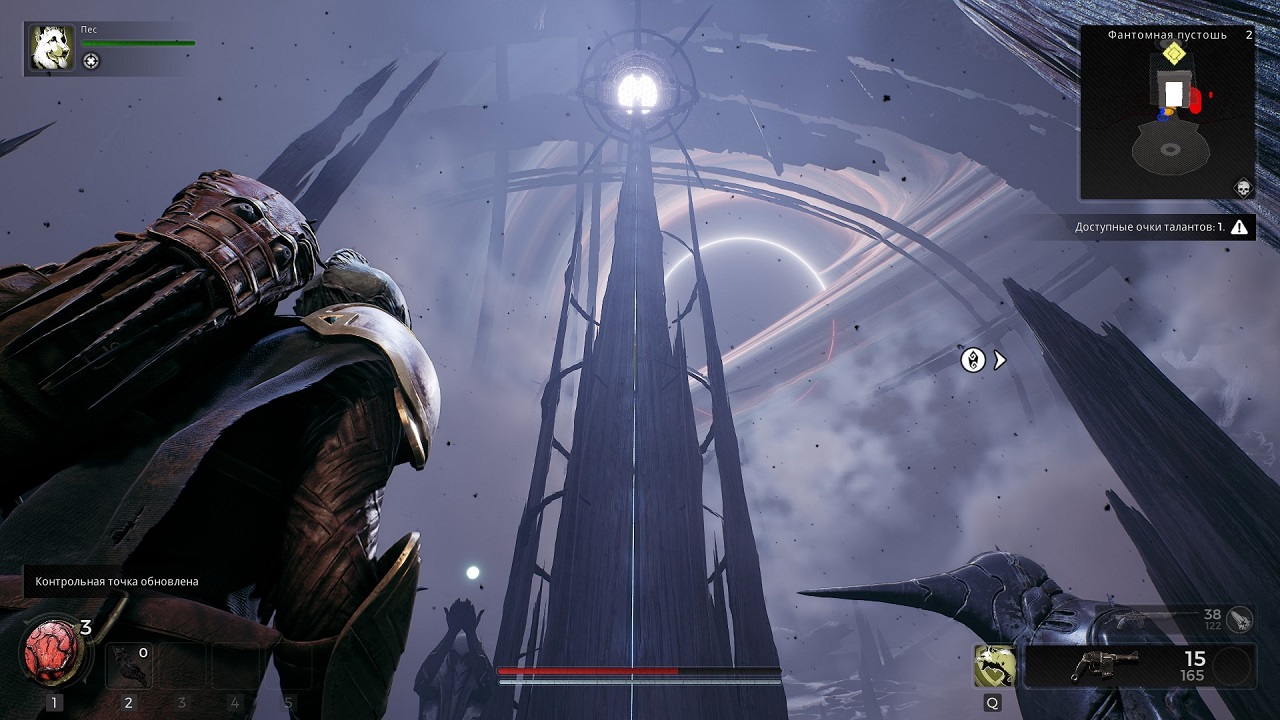Click the dog companion portrait
Viewport: 1280px width, 720px height.
pyautogui.click(x=50, y=49)
